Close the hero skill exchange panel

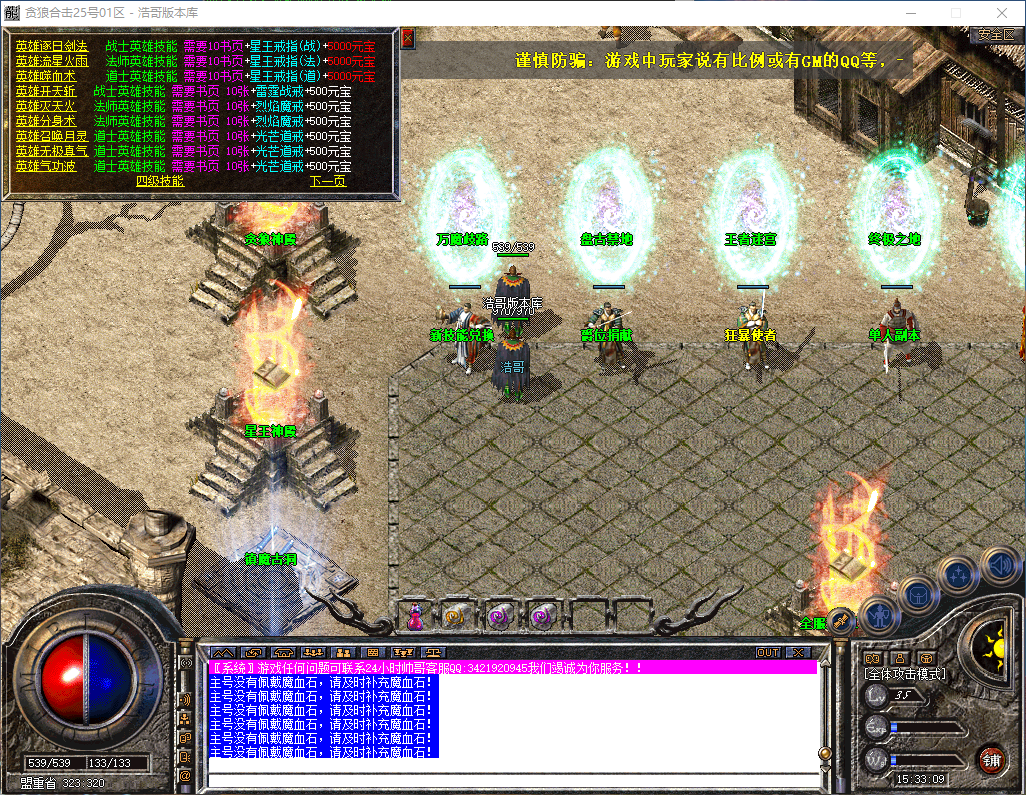[407, 39]
